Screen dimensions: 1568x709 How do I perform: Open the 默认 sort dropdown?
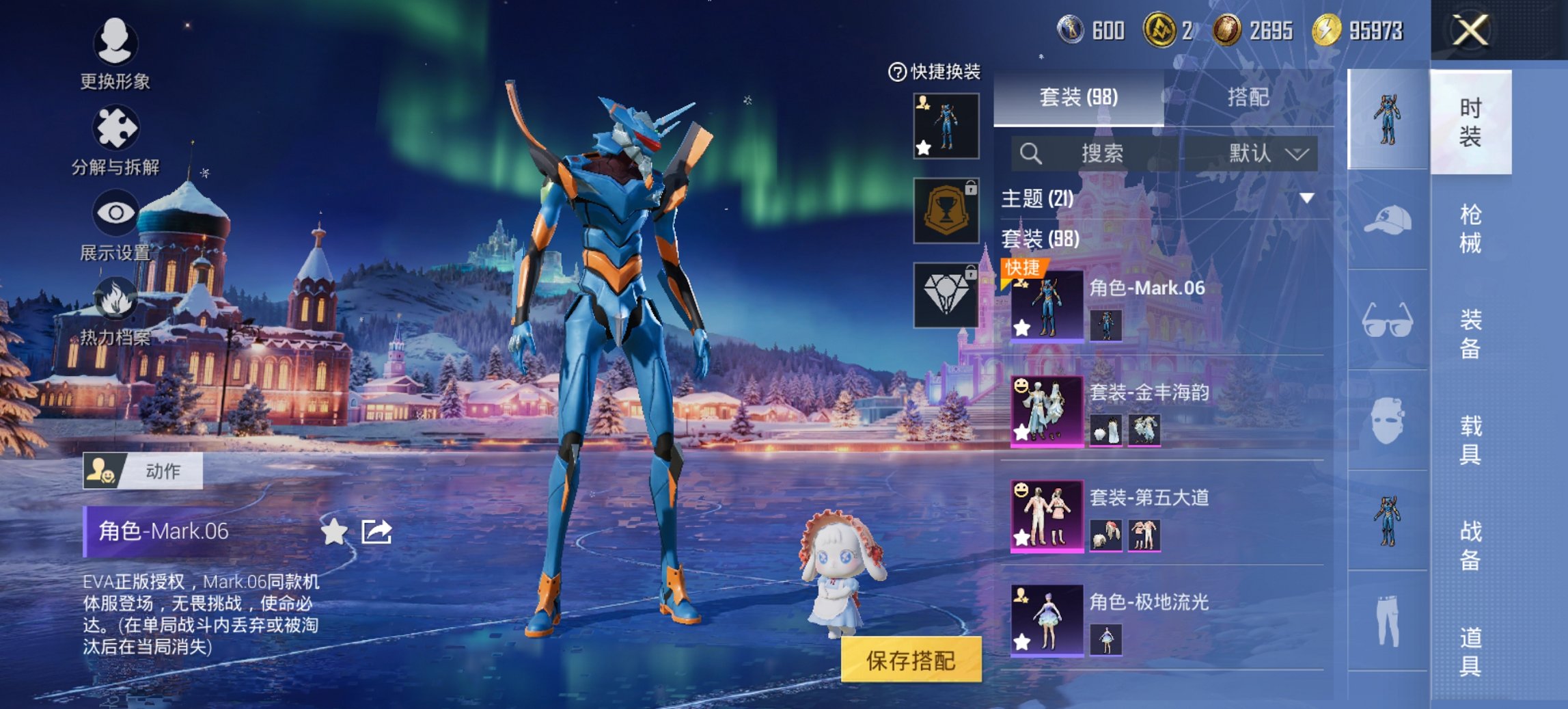[x=1267, y=153]
